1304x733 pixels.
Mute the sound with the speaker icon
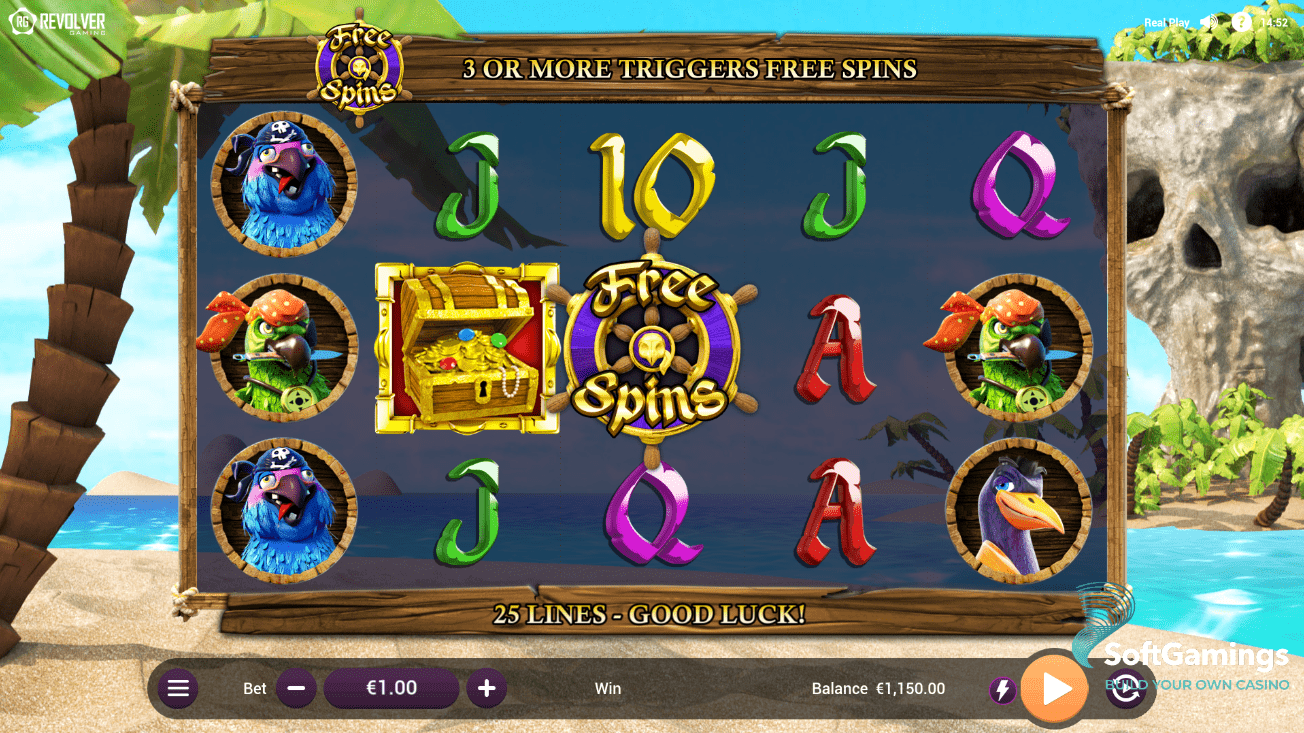tap(1210, 22)
